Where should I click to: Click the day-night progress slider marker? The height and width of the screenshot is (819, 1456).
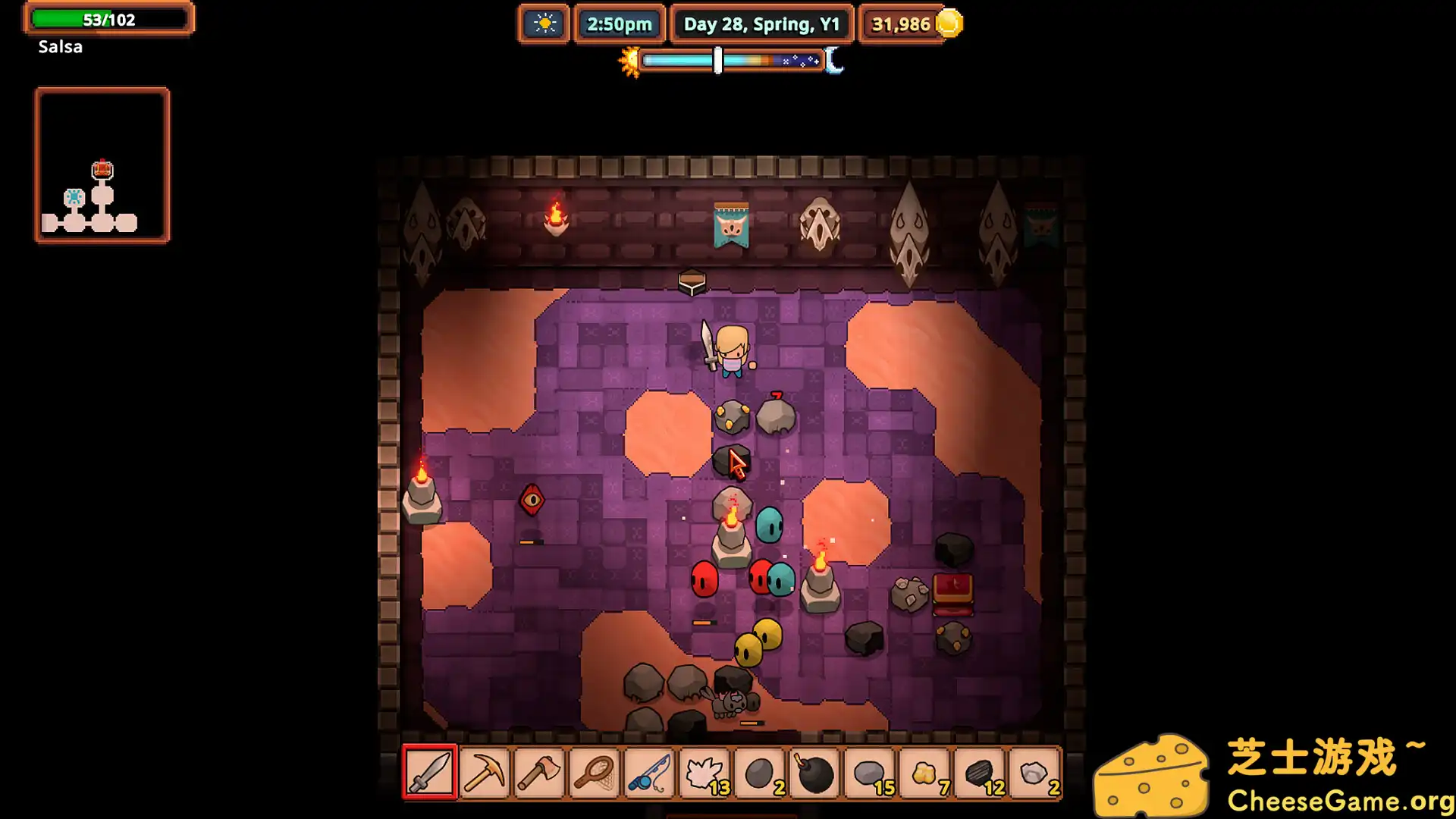click(717, 61)
